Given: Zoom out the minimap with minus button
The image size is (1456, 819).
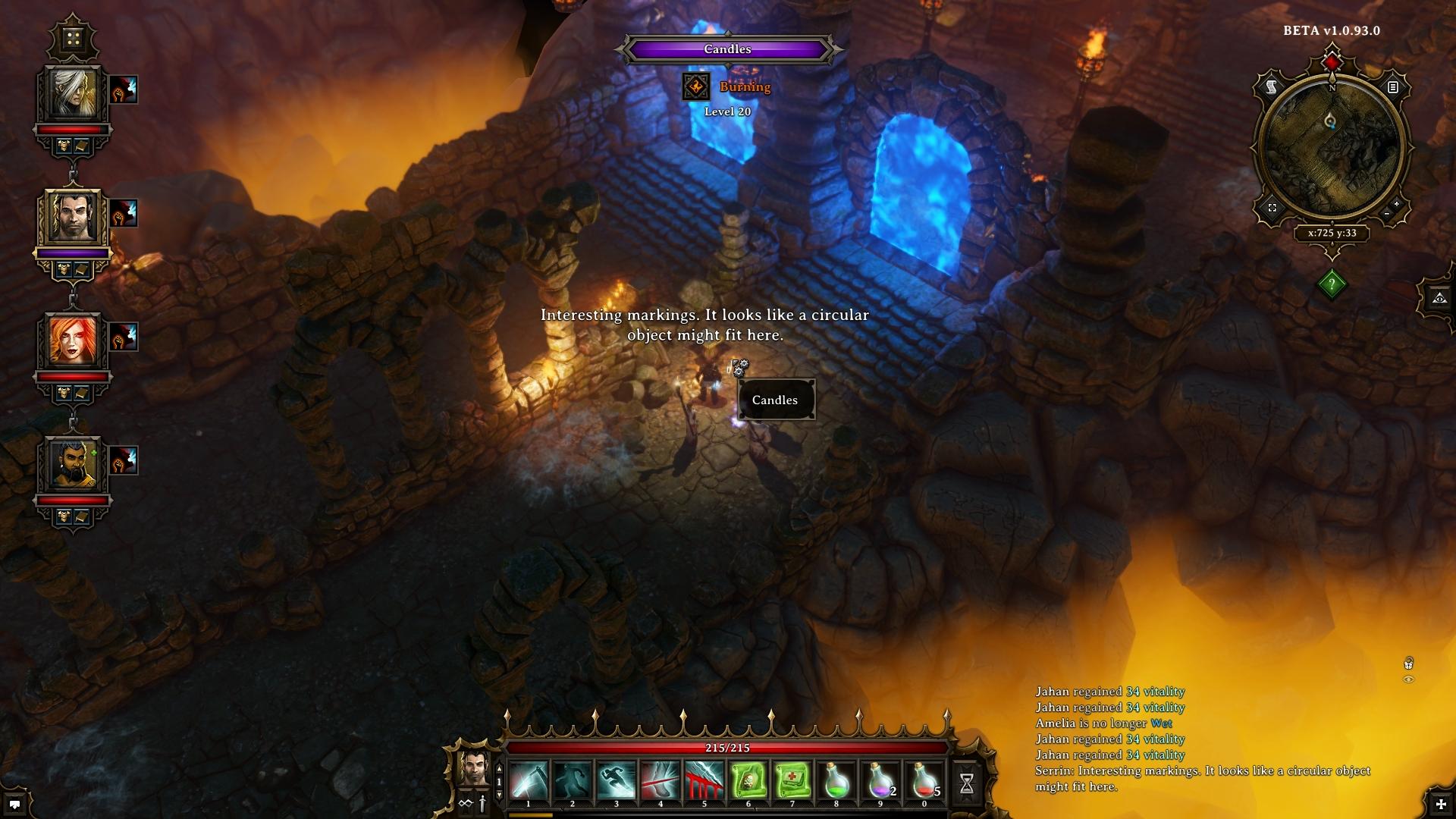Looking at the screenshot, I should (x=1387, y=215).
